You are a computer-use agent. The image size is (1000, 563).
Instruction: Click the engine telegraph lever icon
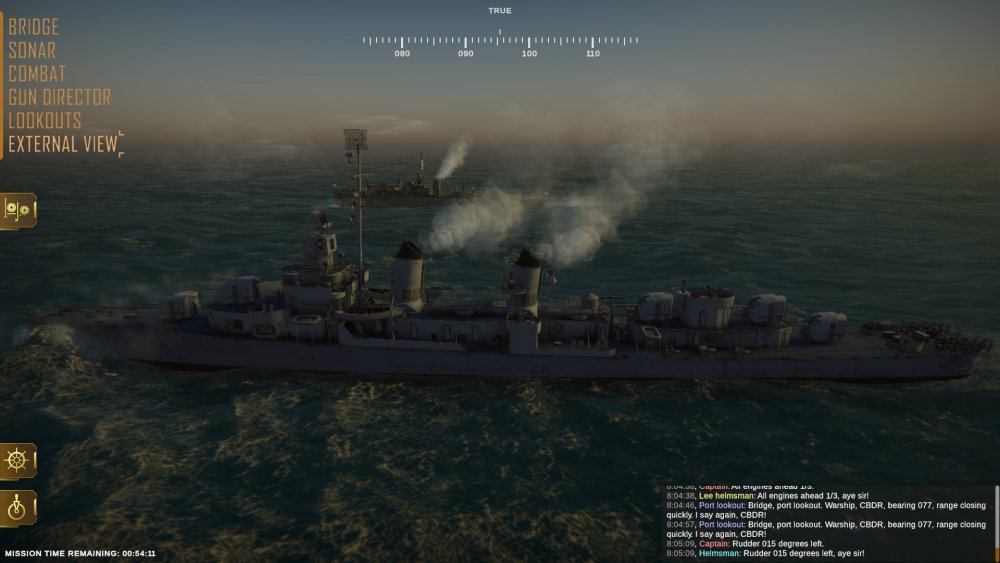coord(19,508)
